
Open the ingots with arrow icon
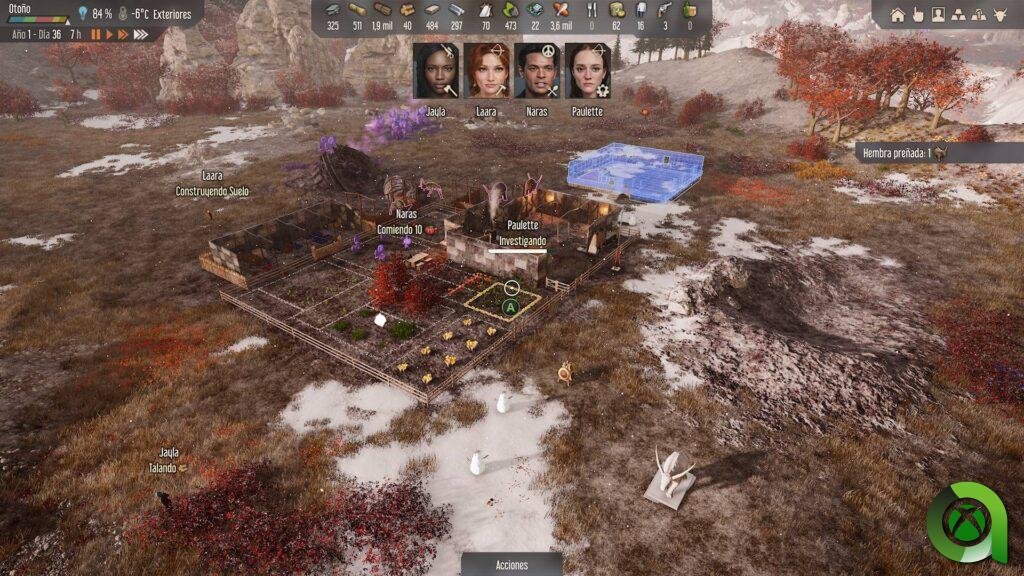pos(980,14)
